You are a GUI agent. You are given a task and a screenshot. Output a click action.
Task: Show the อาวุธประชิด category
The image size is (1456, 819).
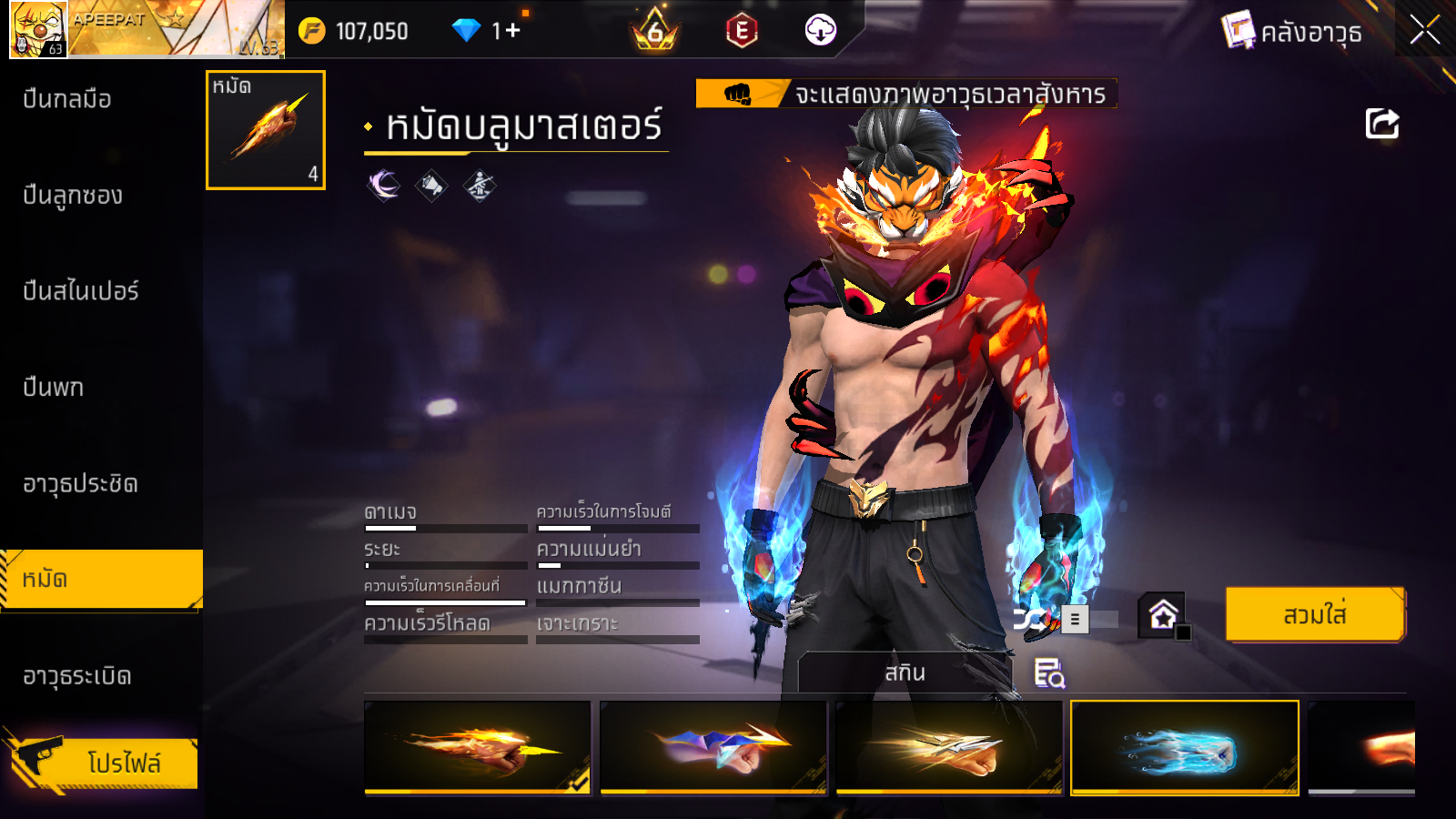point(81,484)
